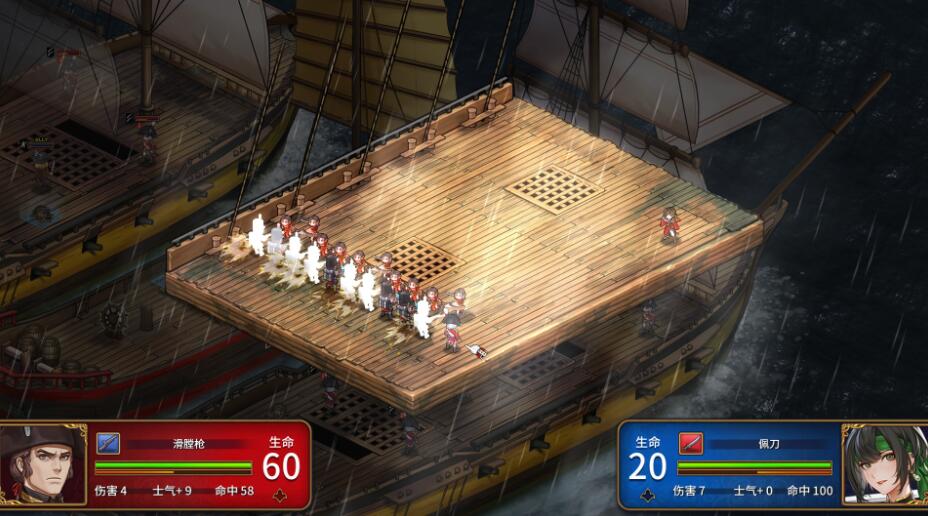Select the saber weapon icon in the blue panel
The height and width of the screenshot is (516, 928).
click(690, 443)
